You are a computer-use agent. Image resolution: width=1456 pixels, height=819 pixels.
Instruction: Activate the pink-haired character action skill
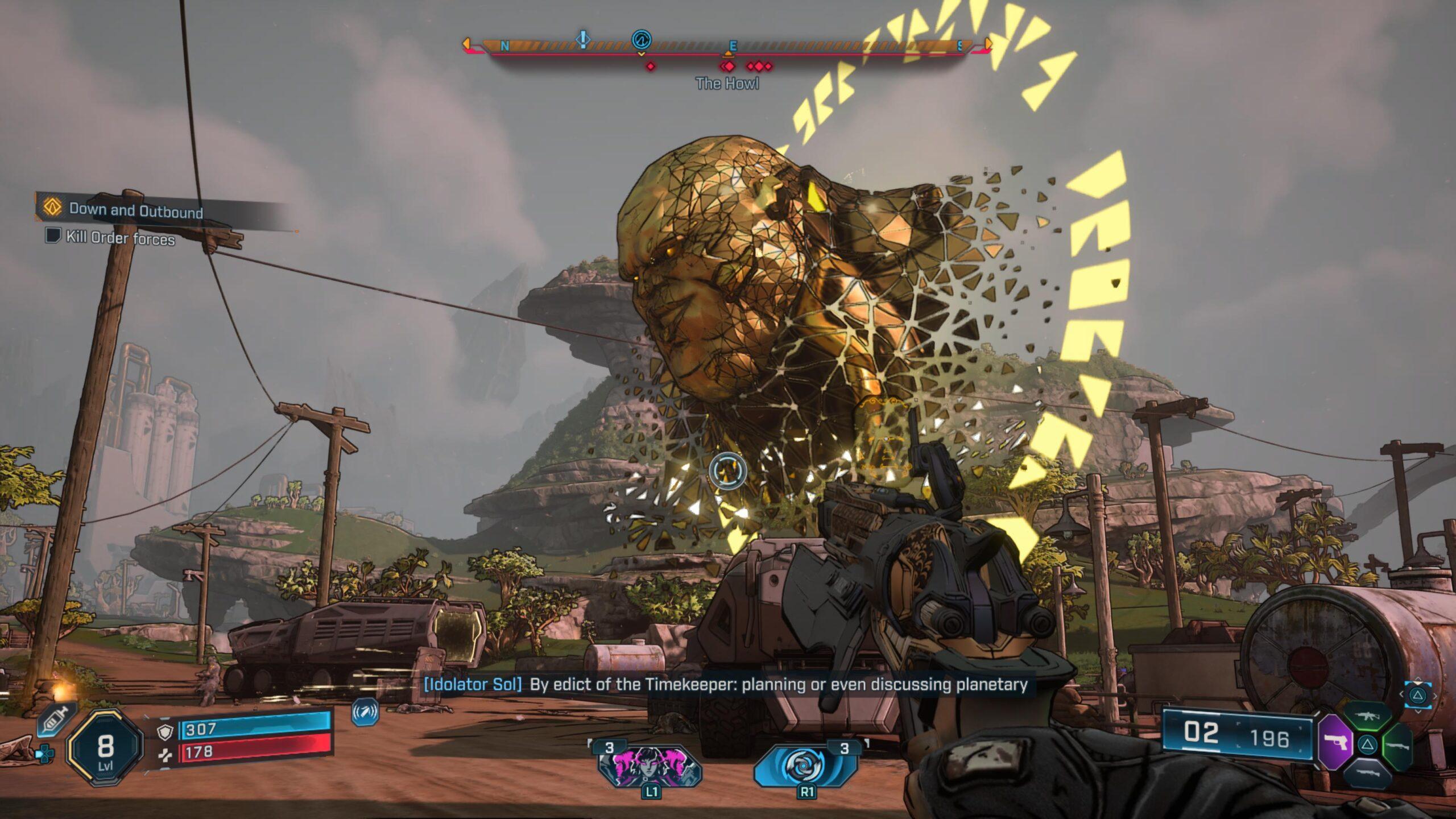pyautogui.click(x=650, y=766)
